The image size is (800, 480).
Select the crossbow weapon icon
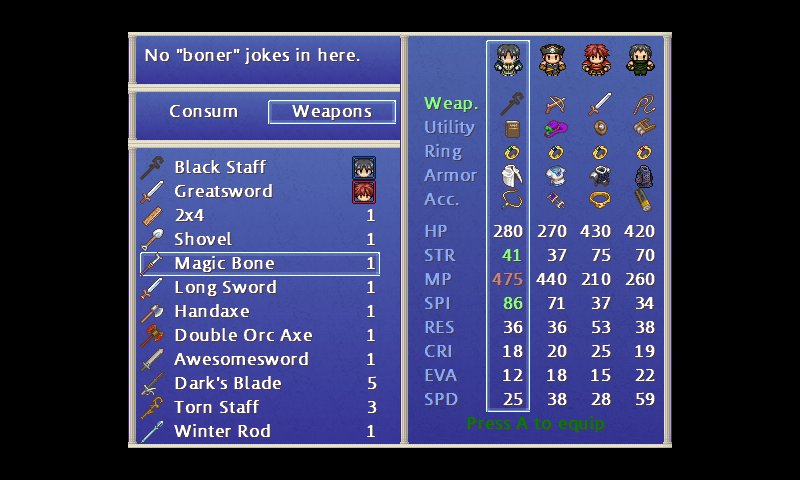point(554,104)
